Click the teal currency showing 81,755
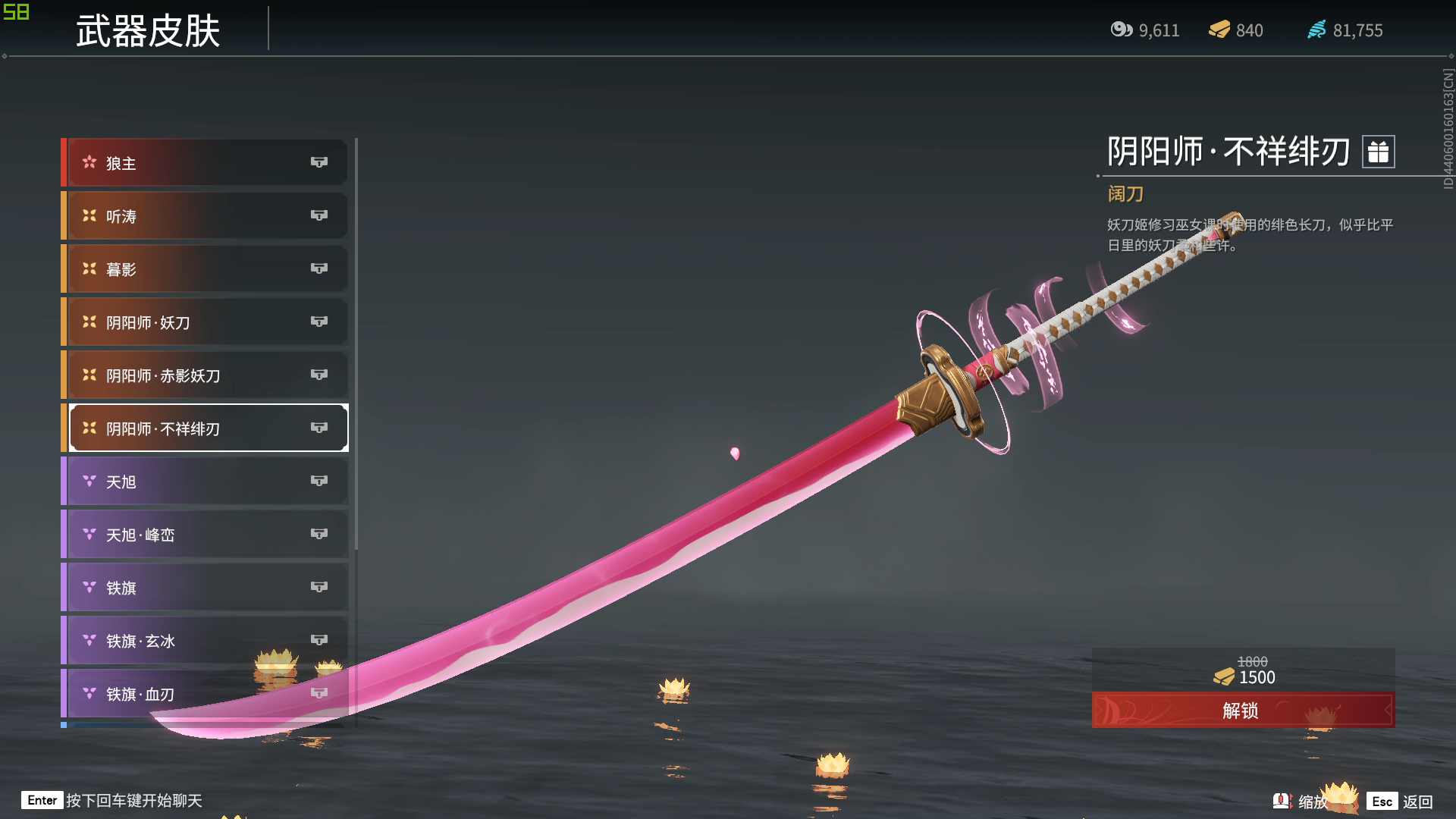The height and width of the screenshot is (819, 1456). pyautogui.click(x=1345, y=30)
